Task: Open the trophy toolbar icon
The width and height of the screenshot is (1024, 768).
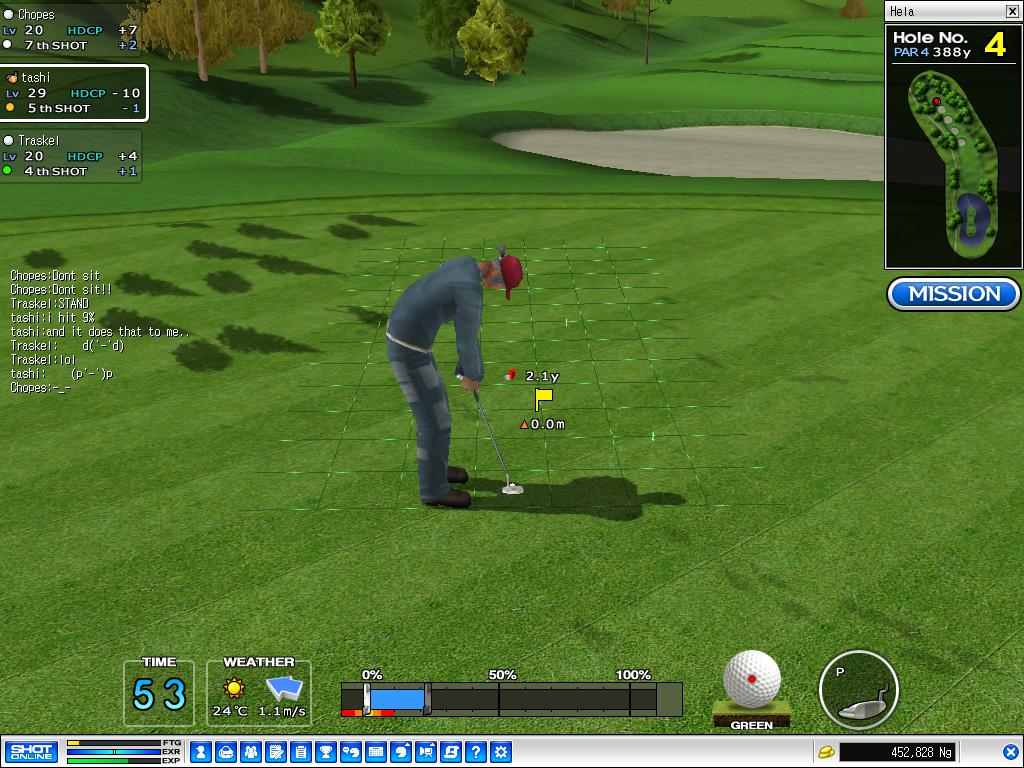Action: point(326,752)
